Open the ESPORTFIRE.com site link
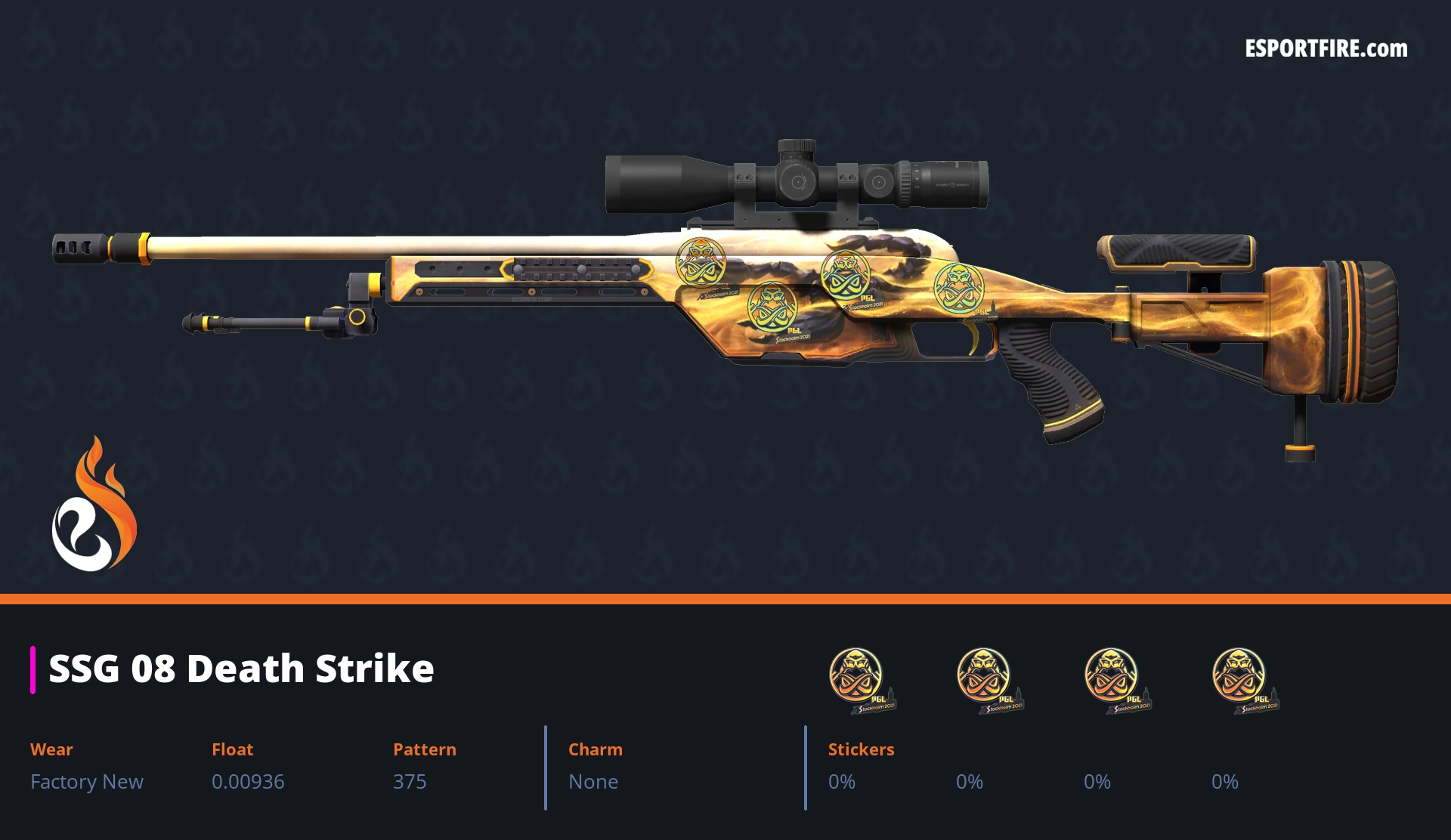 point(1326,49)
